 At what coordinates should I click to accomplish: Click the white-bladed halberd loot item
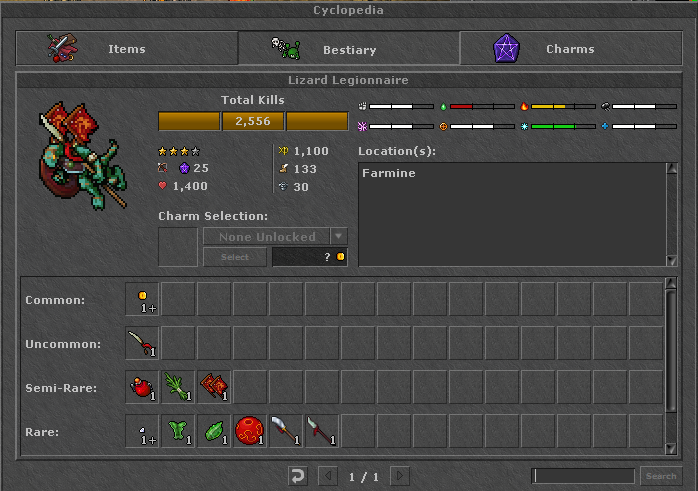pyautogui.click(x=286, y=431)
